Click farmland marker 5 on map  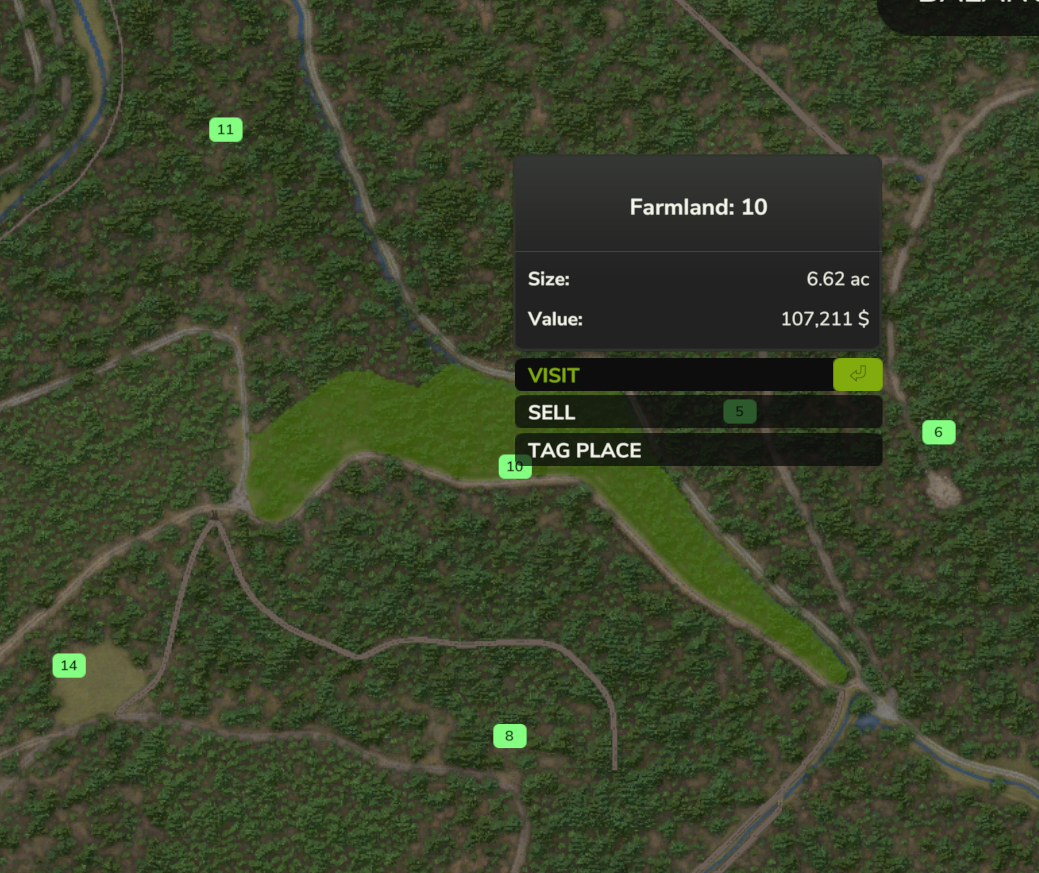point(739,411)
